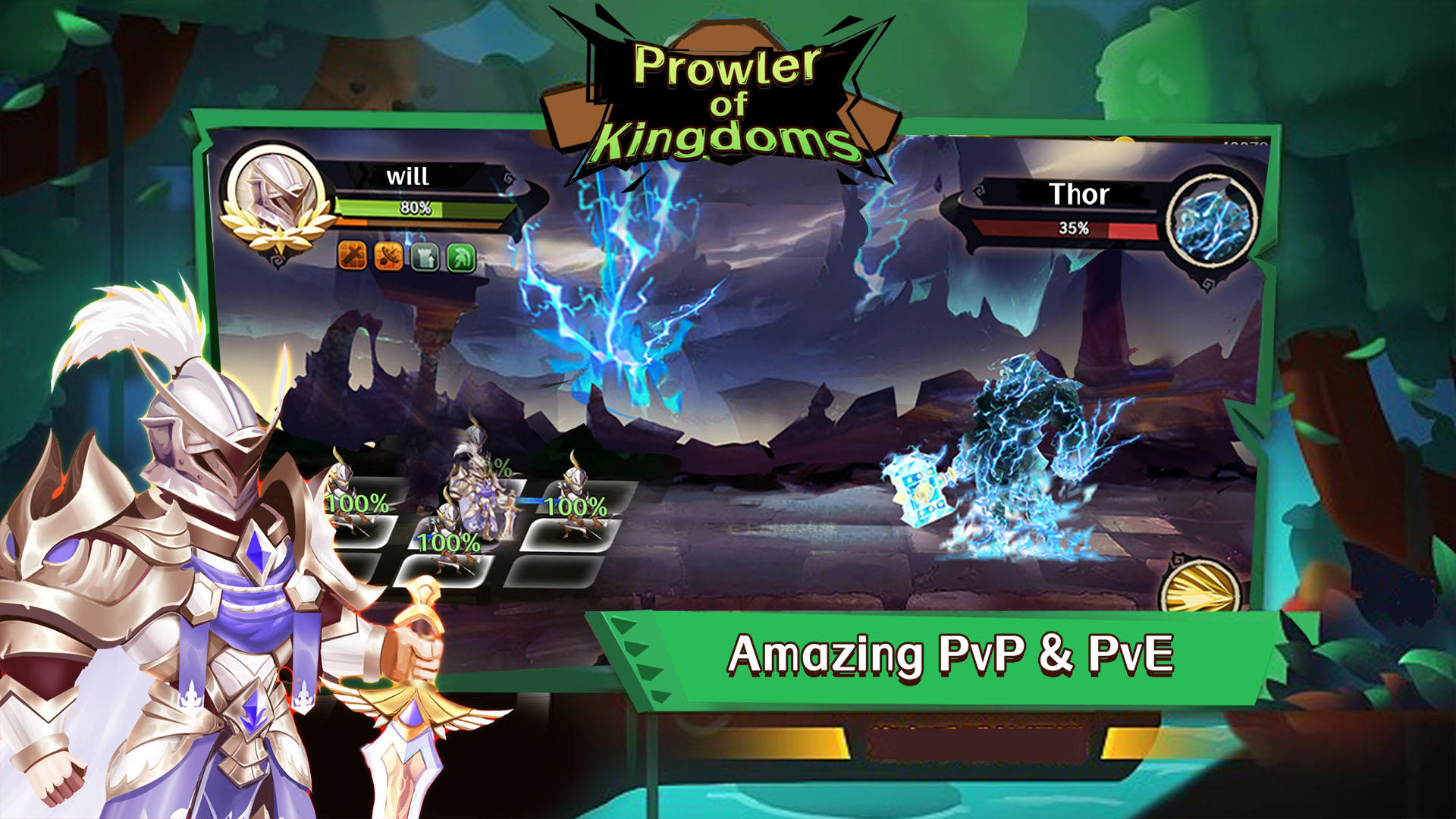This screenshot has height=819, width=1456.
Task: Select the crossed swords attack skill icon
Action: (352, 256)
